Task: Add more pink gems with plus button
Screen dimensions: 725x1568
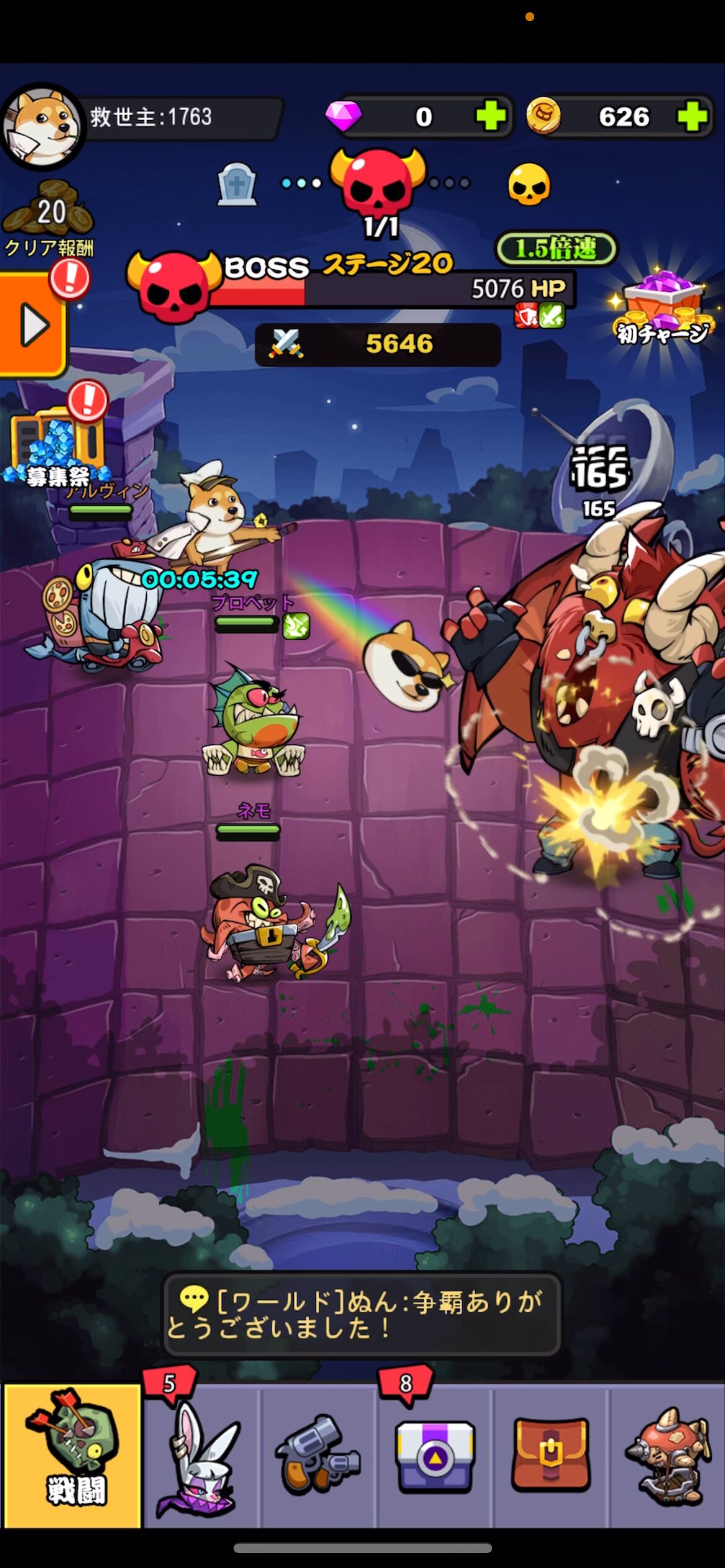Action: click(x=491, y=116)
